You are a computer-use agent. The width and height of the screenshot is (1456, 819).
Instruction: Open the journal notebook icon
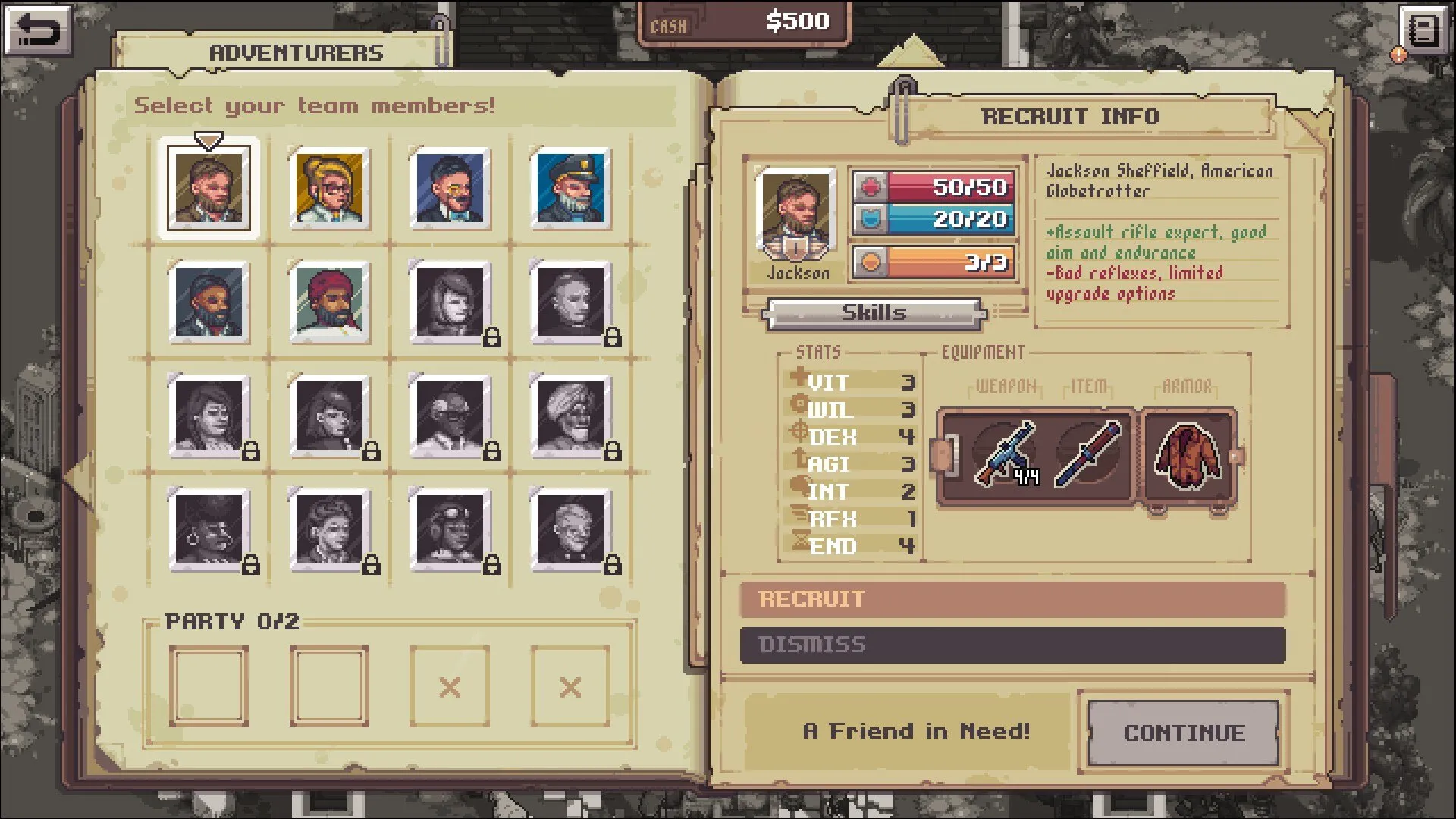click(1423, 31)
